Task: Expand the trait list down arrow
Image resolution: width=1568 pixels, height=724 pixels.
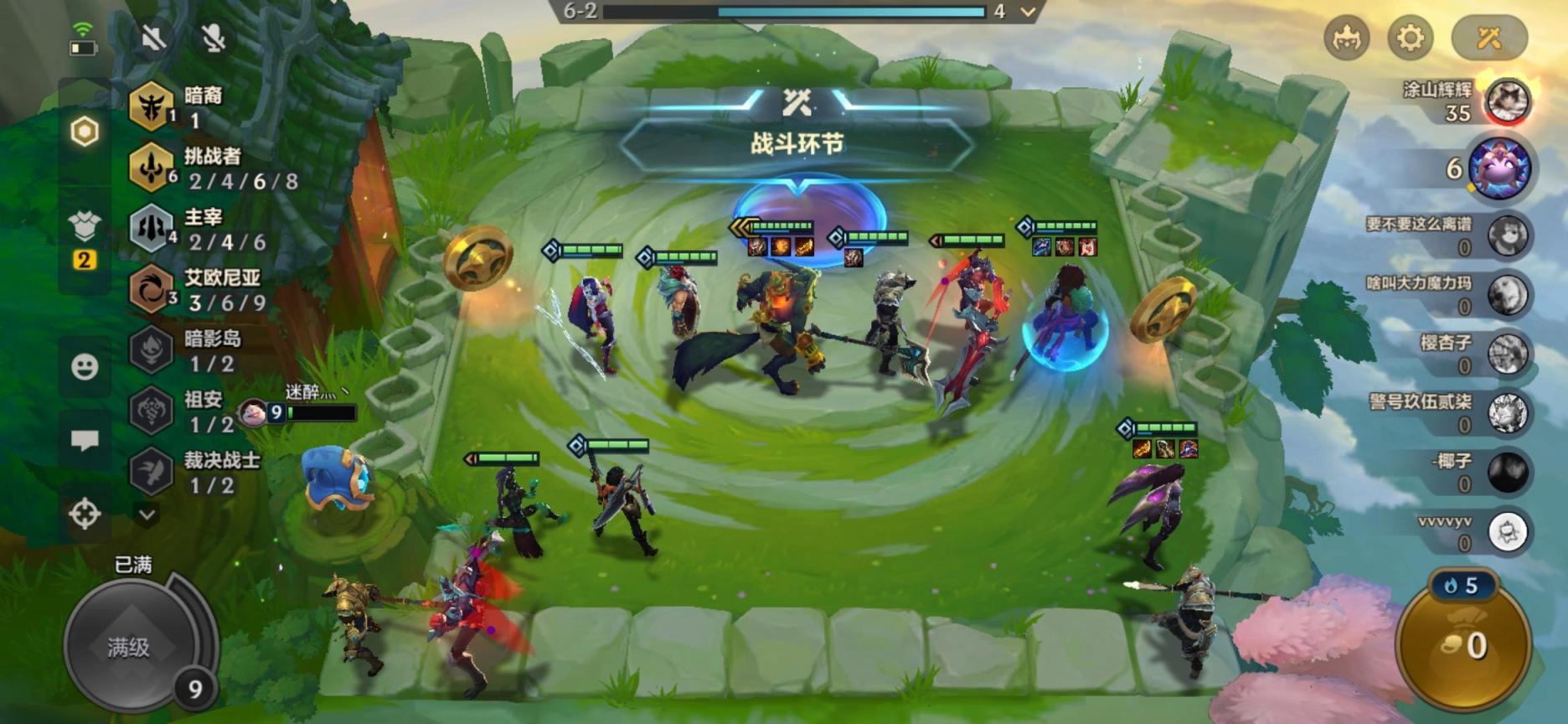Action: pyautogui.click(x=147, y=515)
